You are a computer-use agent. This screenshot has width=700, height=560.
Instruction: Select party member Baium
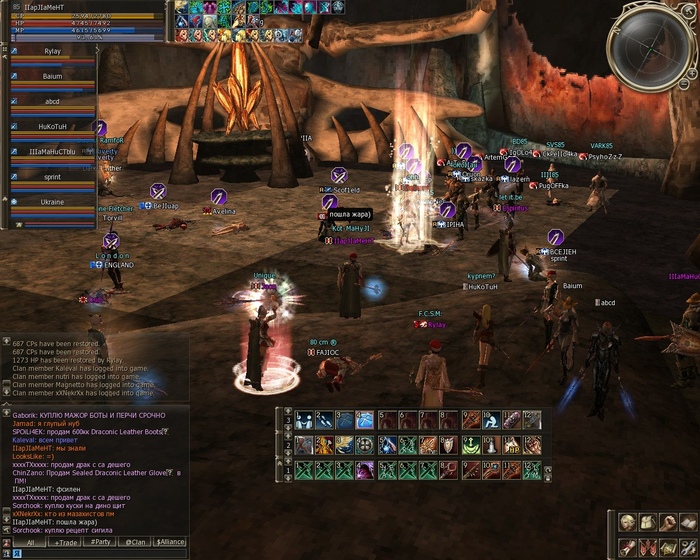click(52, 76)
